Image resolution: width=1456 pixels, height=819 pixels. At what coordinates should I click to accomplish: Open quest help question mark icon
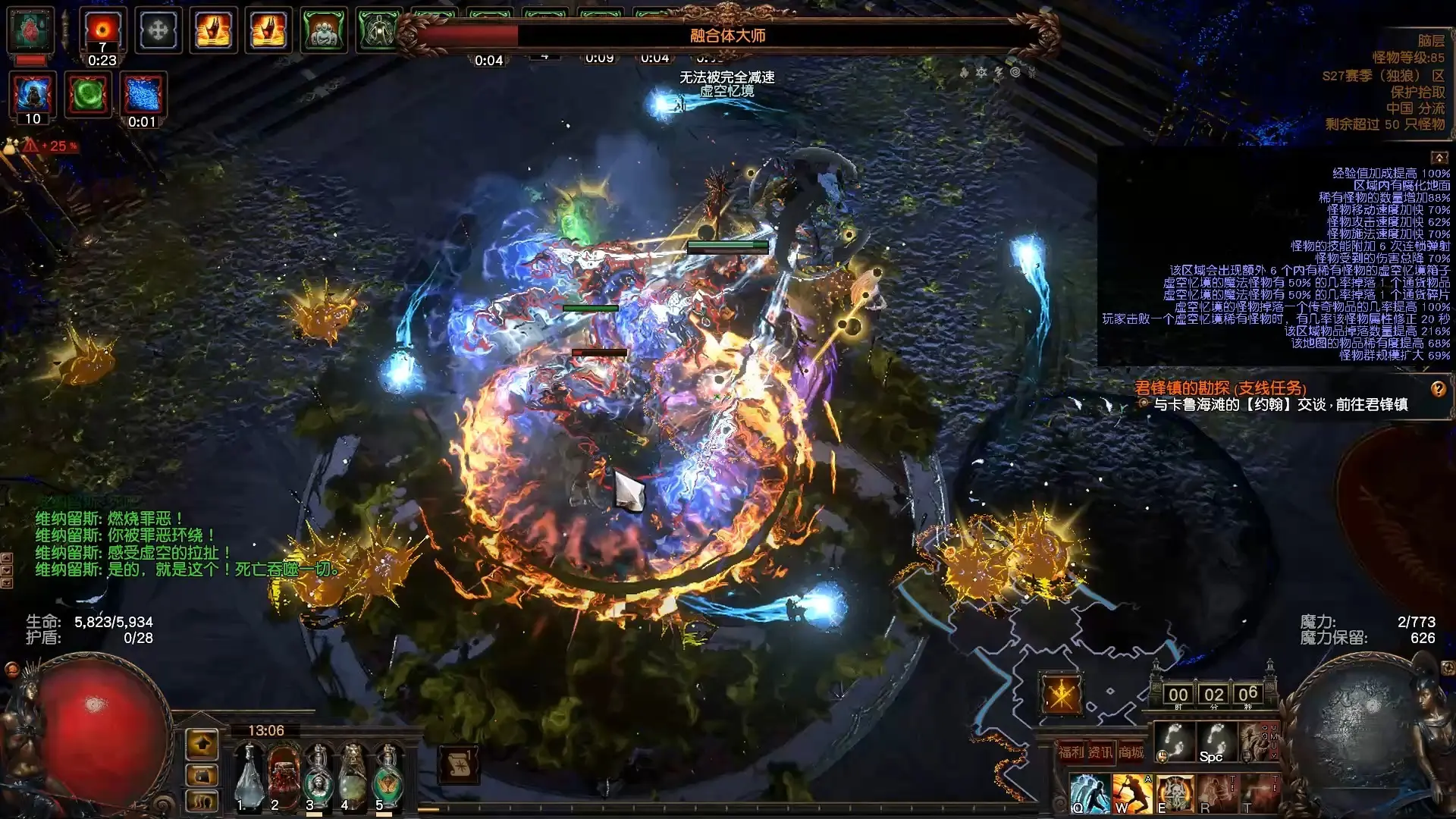(x=1438, y=389)
